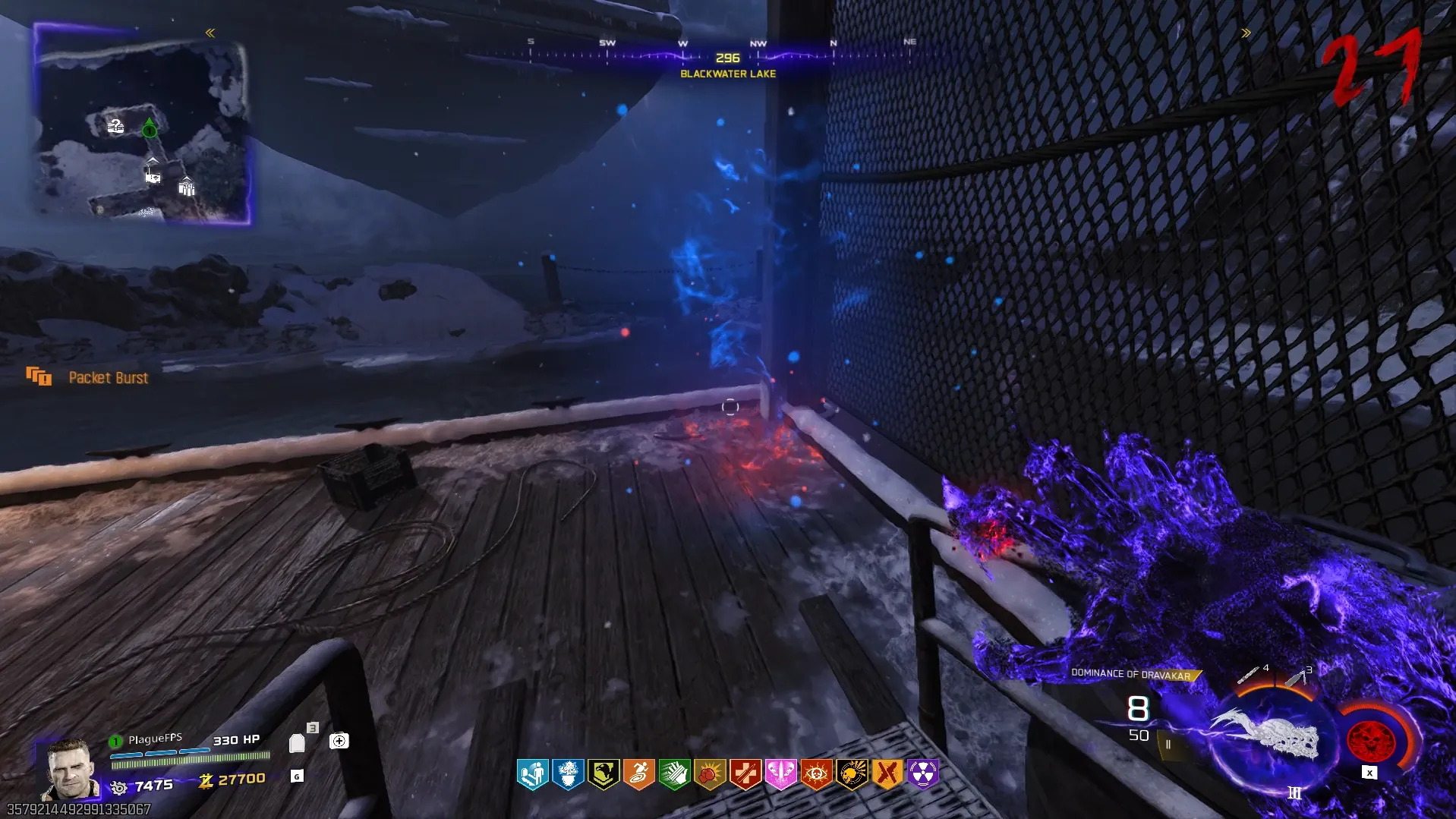Click the boxing glove punch perk icon
The image size is (1456, 819).
pyautogui.click(x=710, y=774)
